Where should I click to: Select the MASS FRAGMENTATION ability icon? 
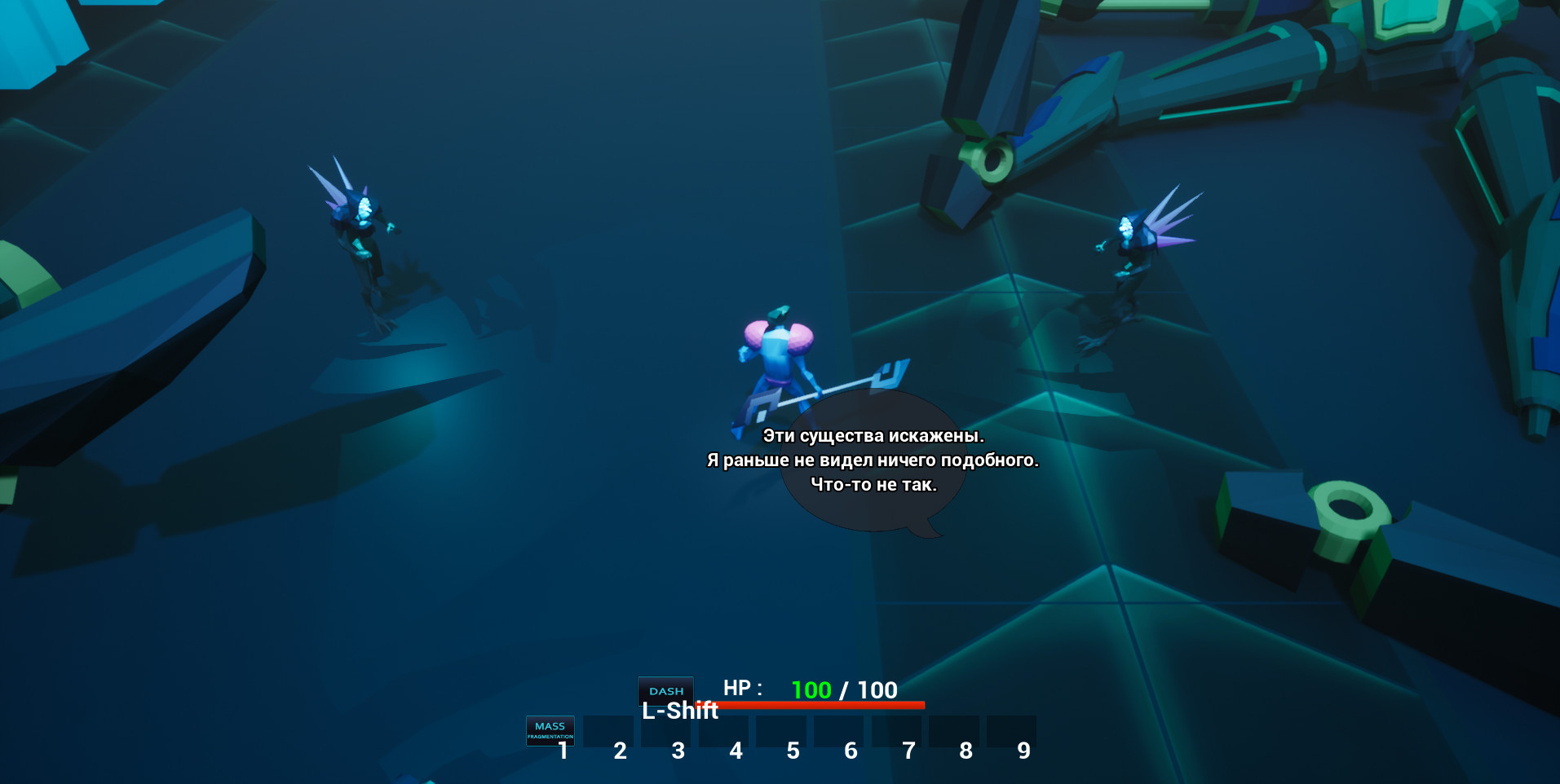[549, 730]
